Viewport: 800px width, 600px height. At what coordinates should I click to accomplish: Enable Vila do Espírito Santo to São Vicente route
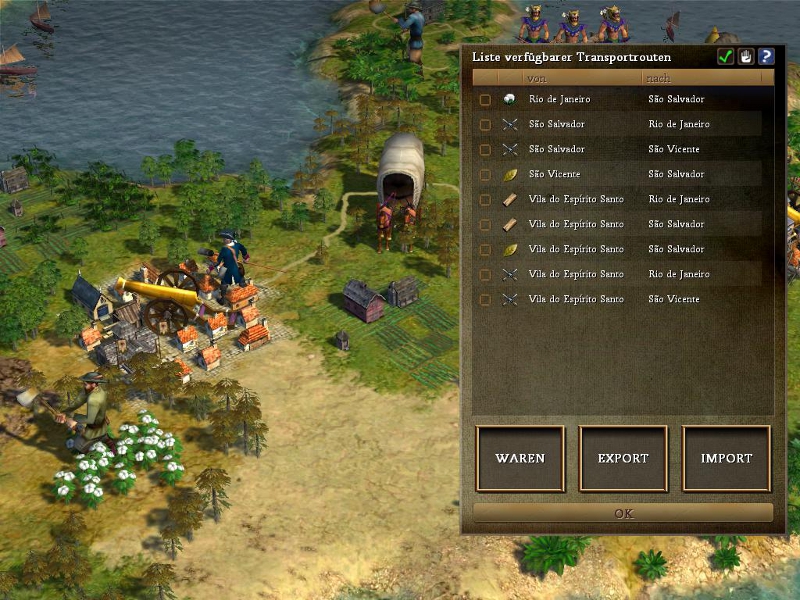[485, 300]
